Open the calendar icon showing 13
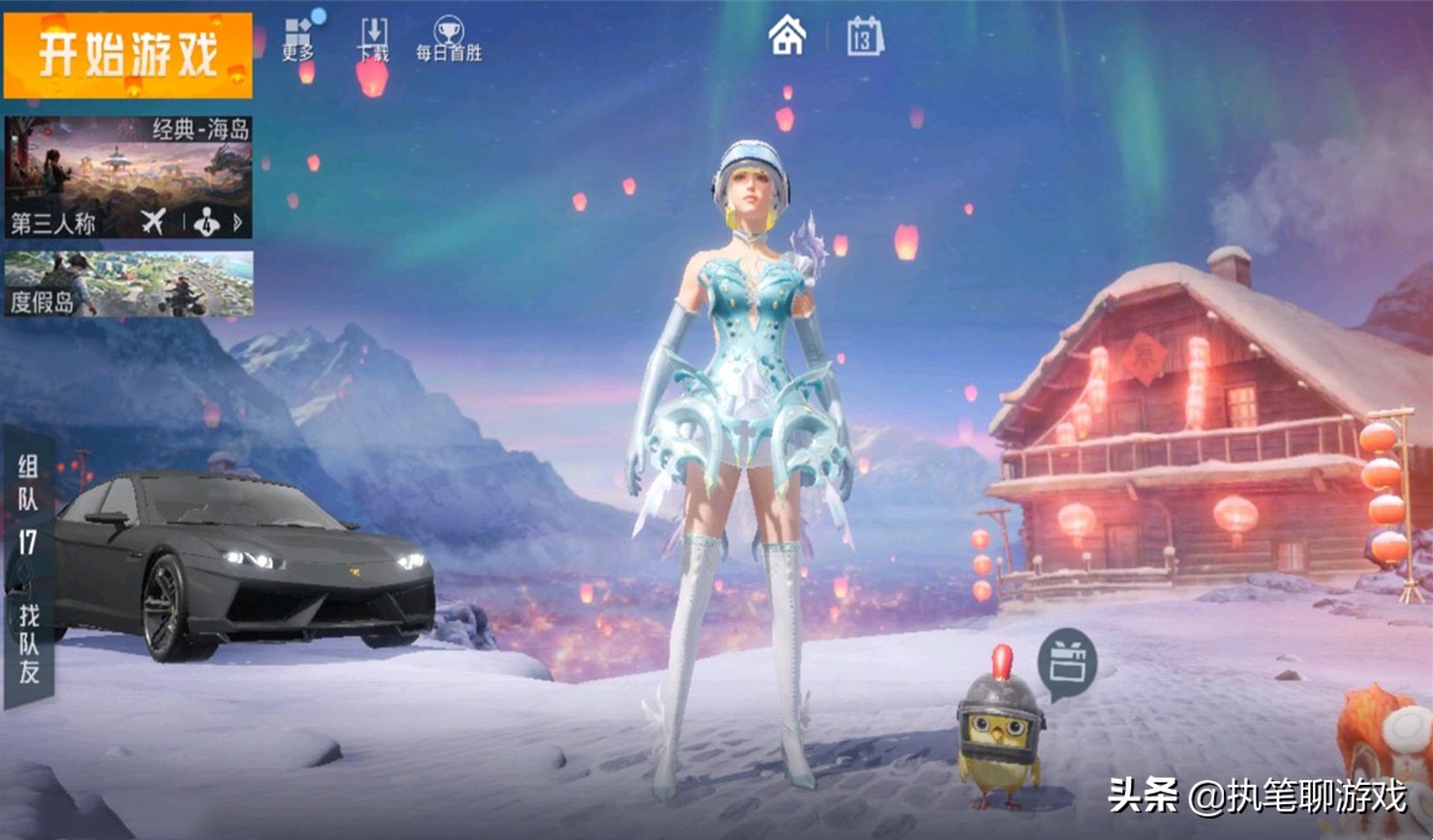 (864, 38)
